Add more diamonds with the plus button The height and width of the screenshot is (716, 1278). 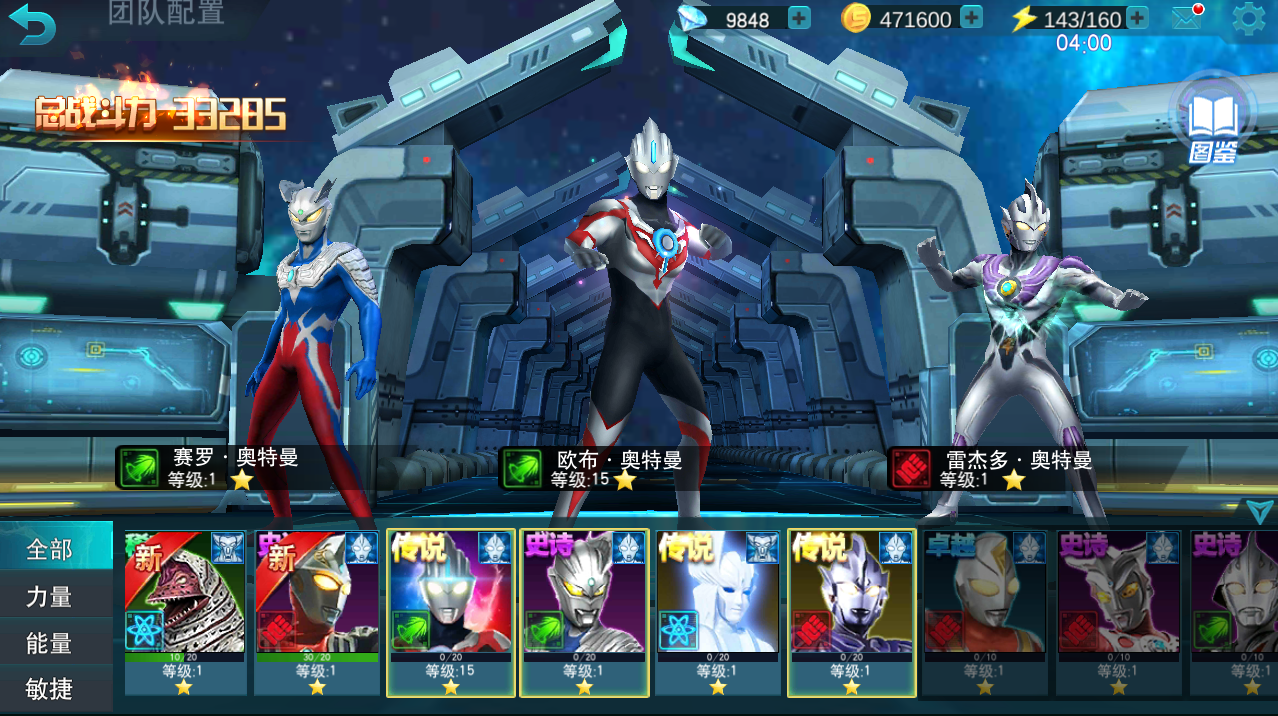799,18
